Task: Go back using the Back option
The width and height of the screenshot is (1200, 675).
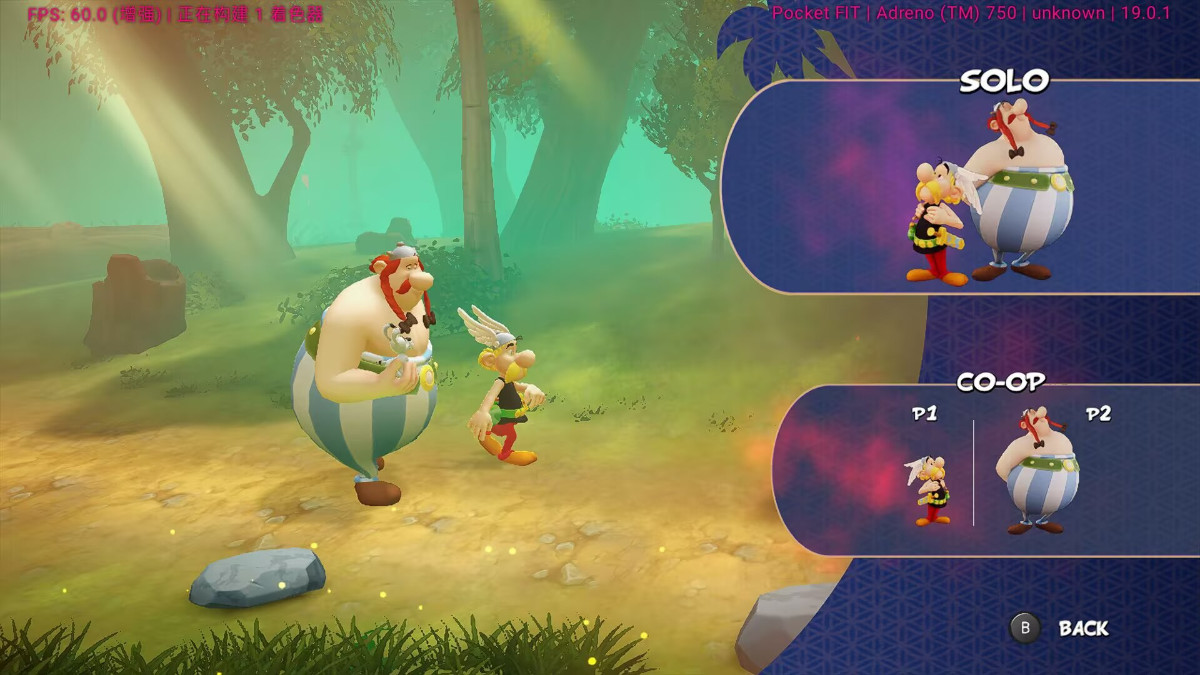Action: tap(1062, 628)
